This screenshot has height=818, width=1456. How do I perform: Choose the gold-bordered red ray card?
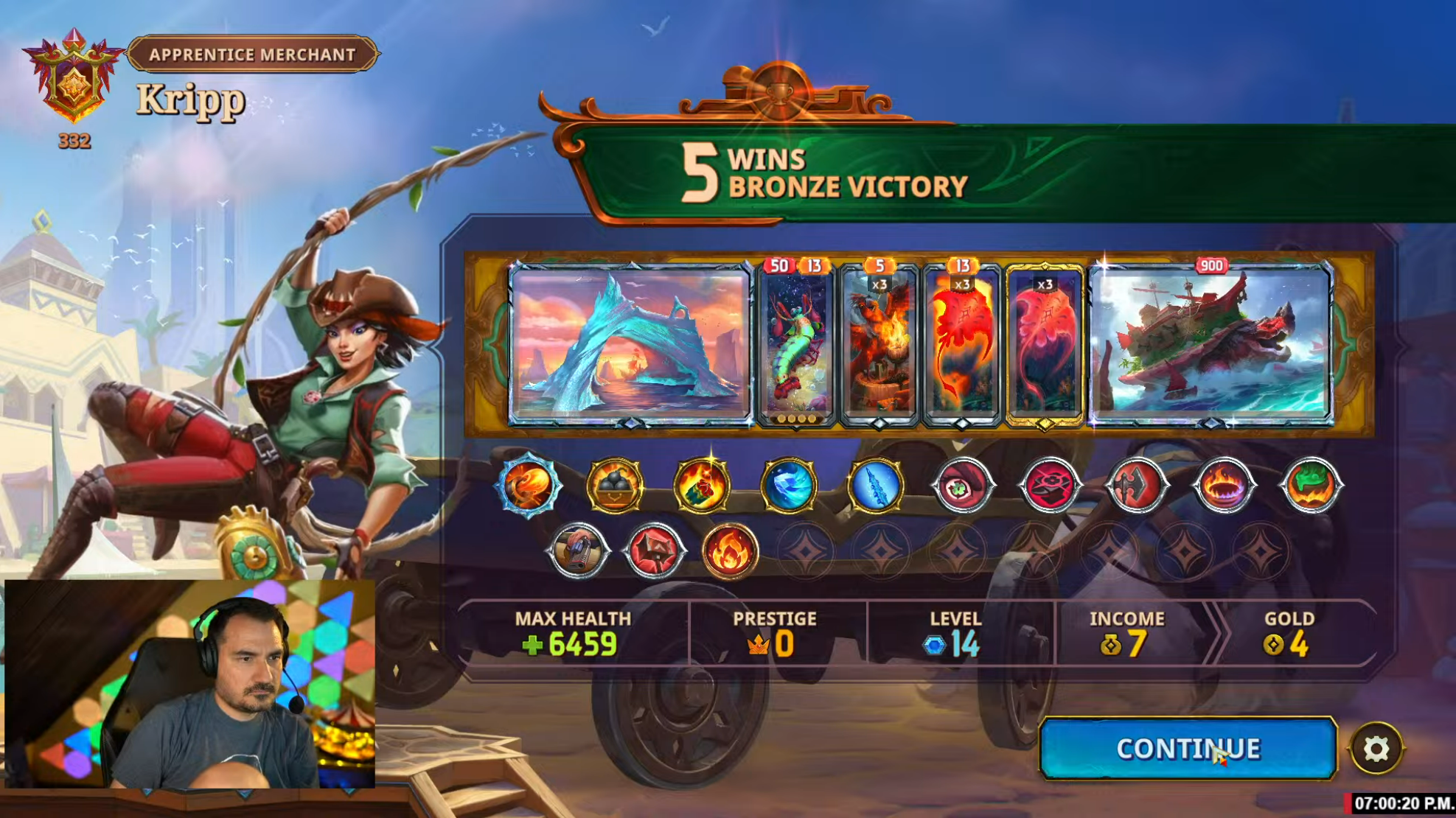coord(1045,344)
